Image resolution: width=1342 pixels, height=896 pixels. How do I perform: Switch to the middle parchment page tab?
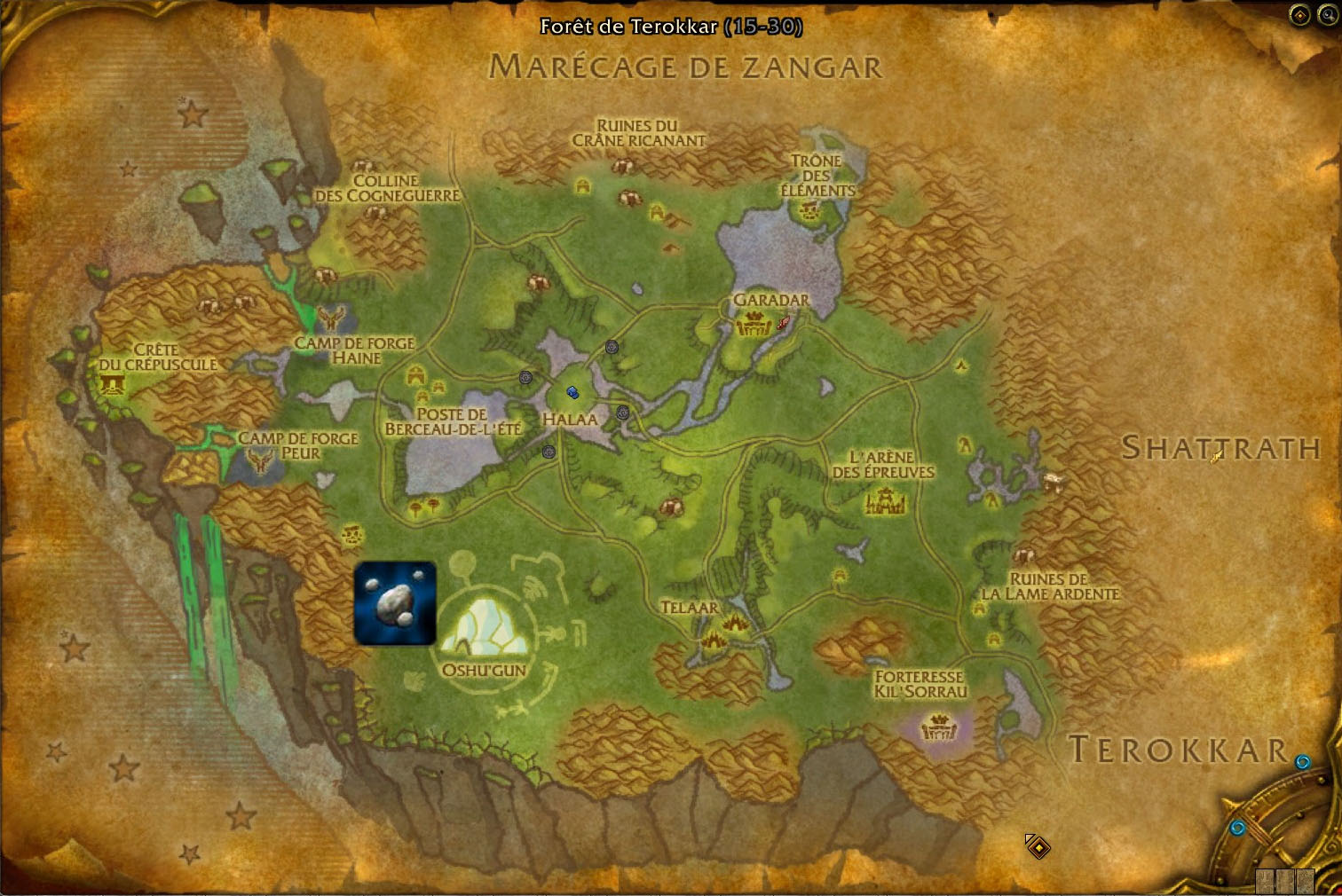(1284, 881)
